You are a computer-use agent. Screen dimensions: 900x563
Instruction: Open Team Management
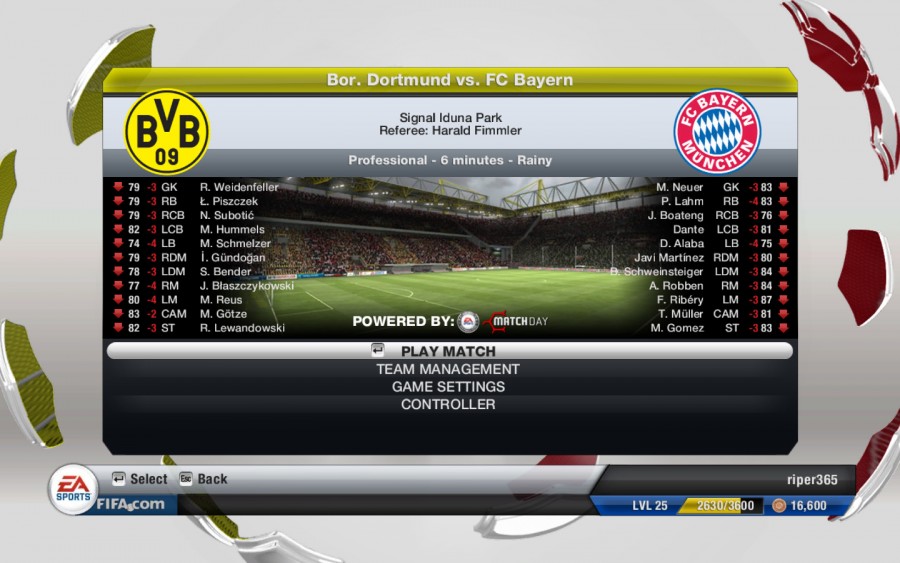[x=448, y=369]
